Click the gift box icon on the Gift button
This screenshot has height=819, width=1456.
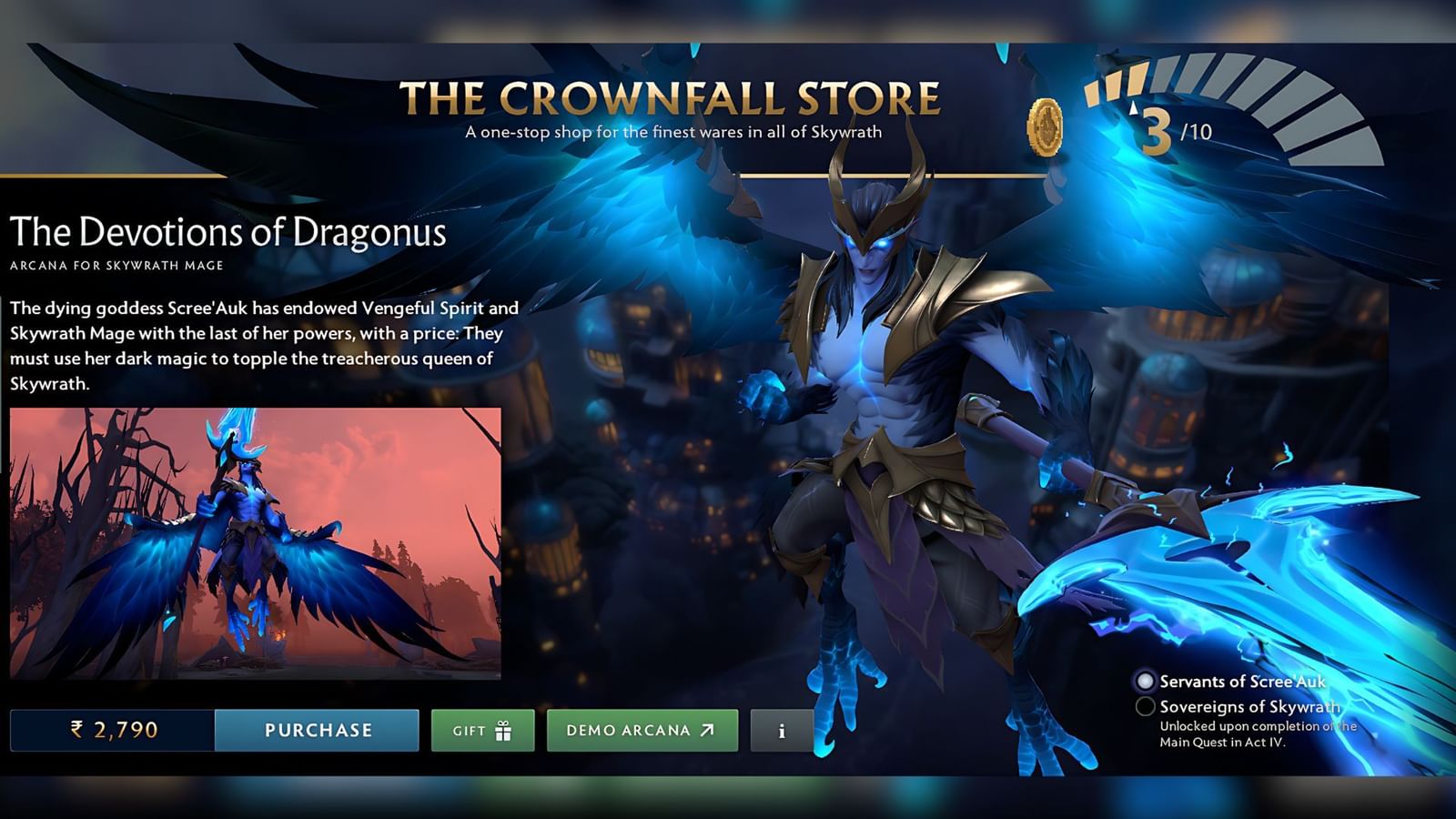501,728
